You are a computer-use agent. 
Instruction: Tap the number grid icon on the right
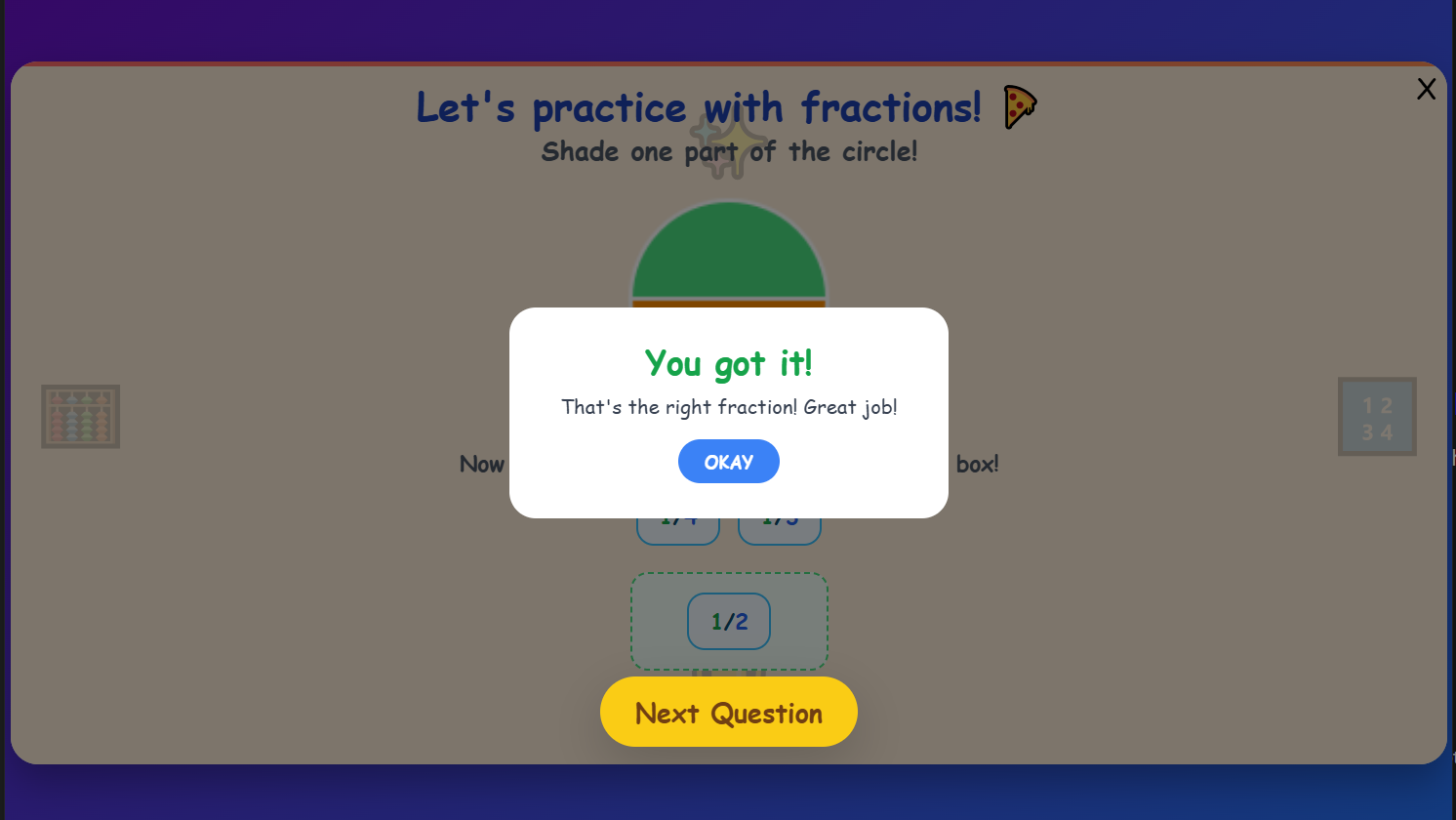[1377, 417]
